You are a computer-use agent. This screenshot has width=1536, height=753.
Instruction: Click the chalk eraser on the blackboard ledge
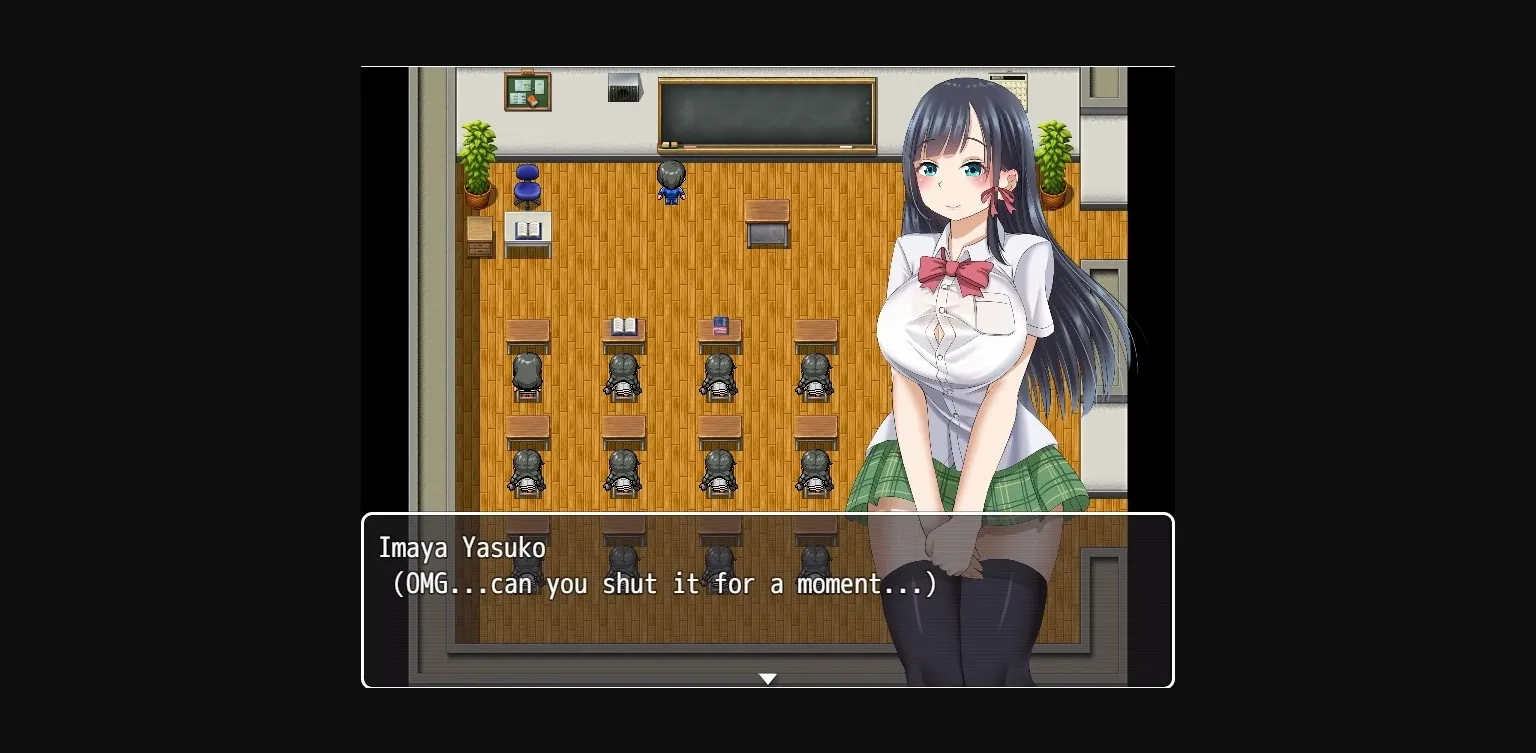(x=670, y=144)
